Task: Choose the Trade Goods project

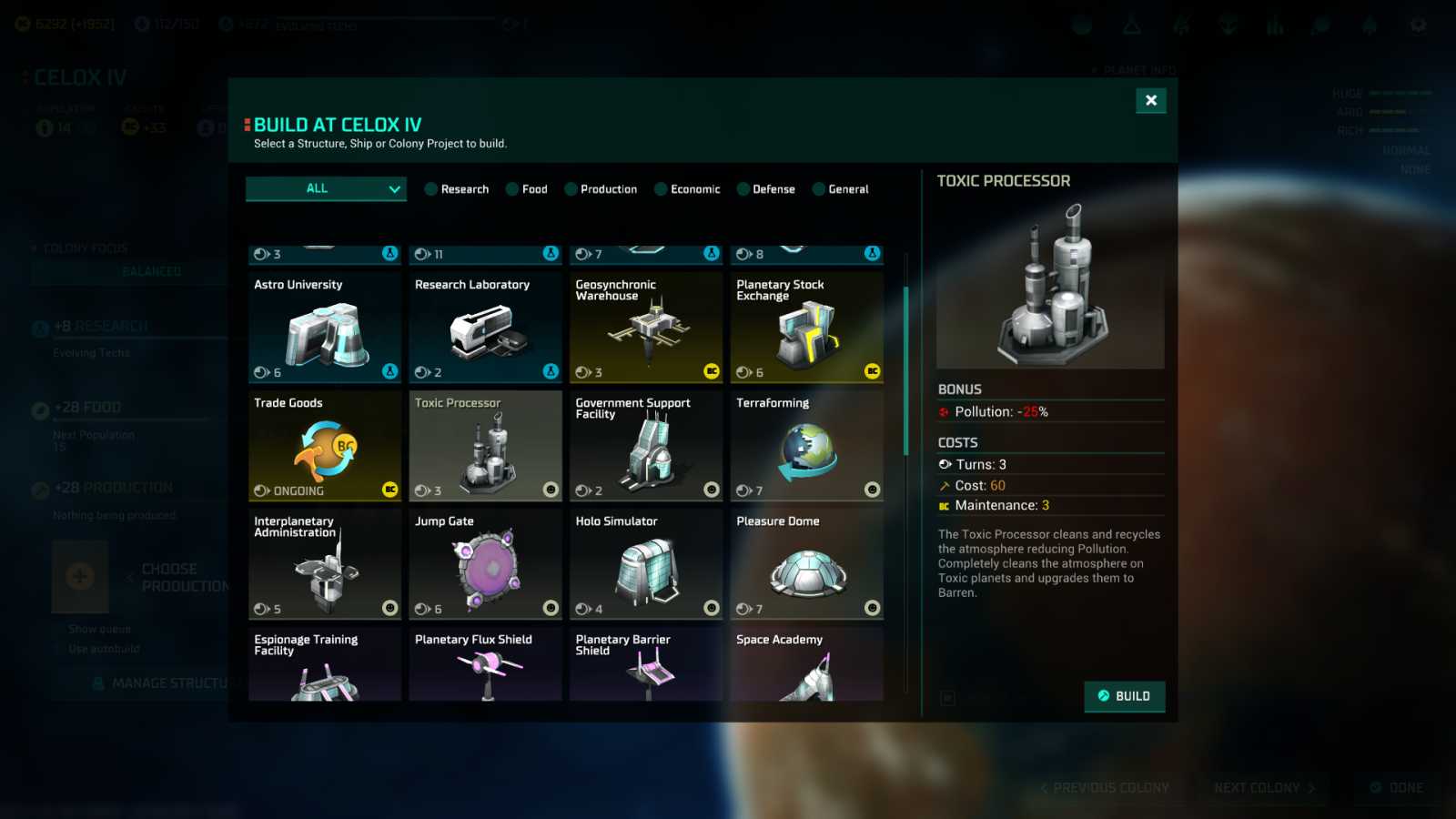Action: click(x=325, y=446)
